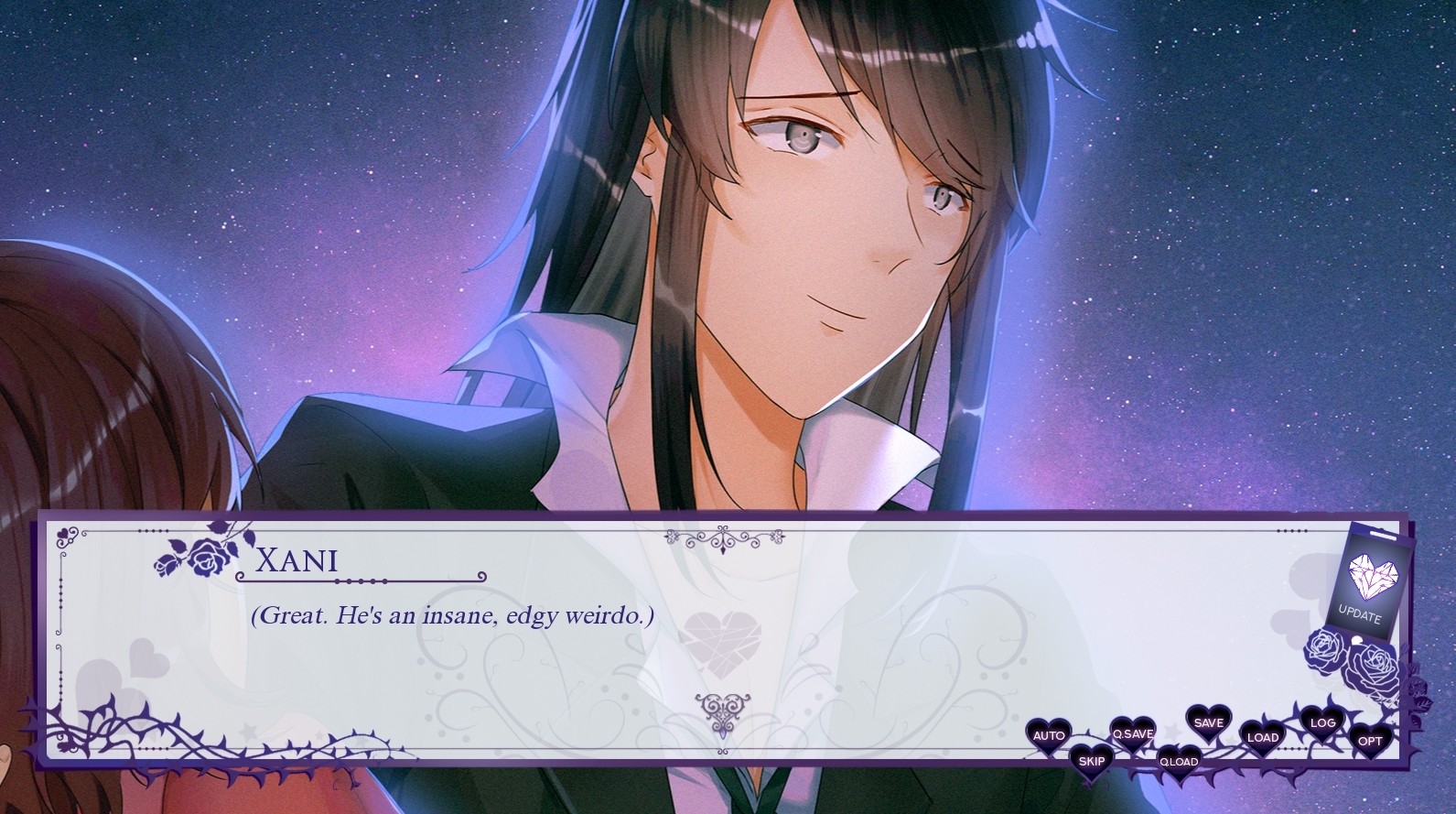Screen dimensions: 1456x814
Task: Enable auto-play with the AUTO heart
Action: point(1047,734)
